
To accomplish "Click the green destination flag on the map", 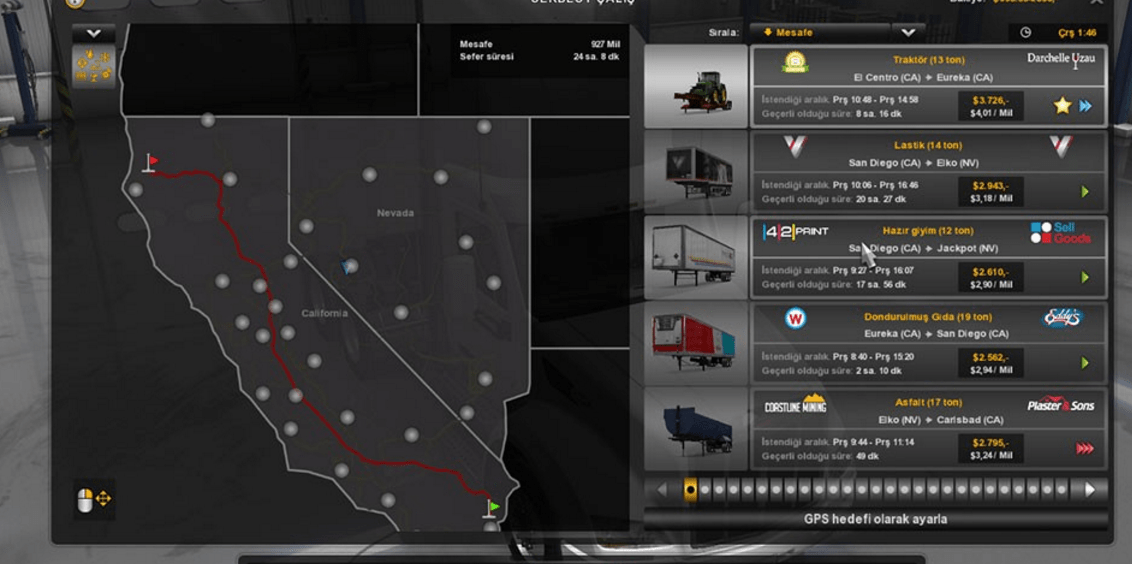I will [x=492, y=508].
